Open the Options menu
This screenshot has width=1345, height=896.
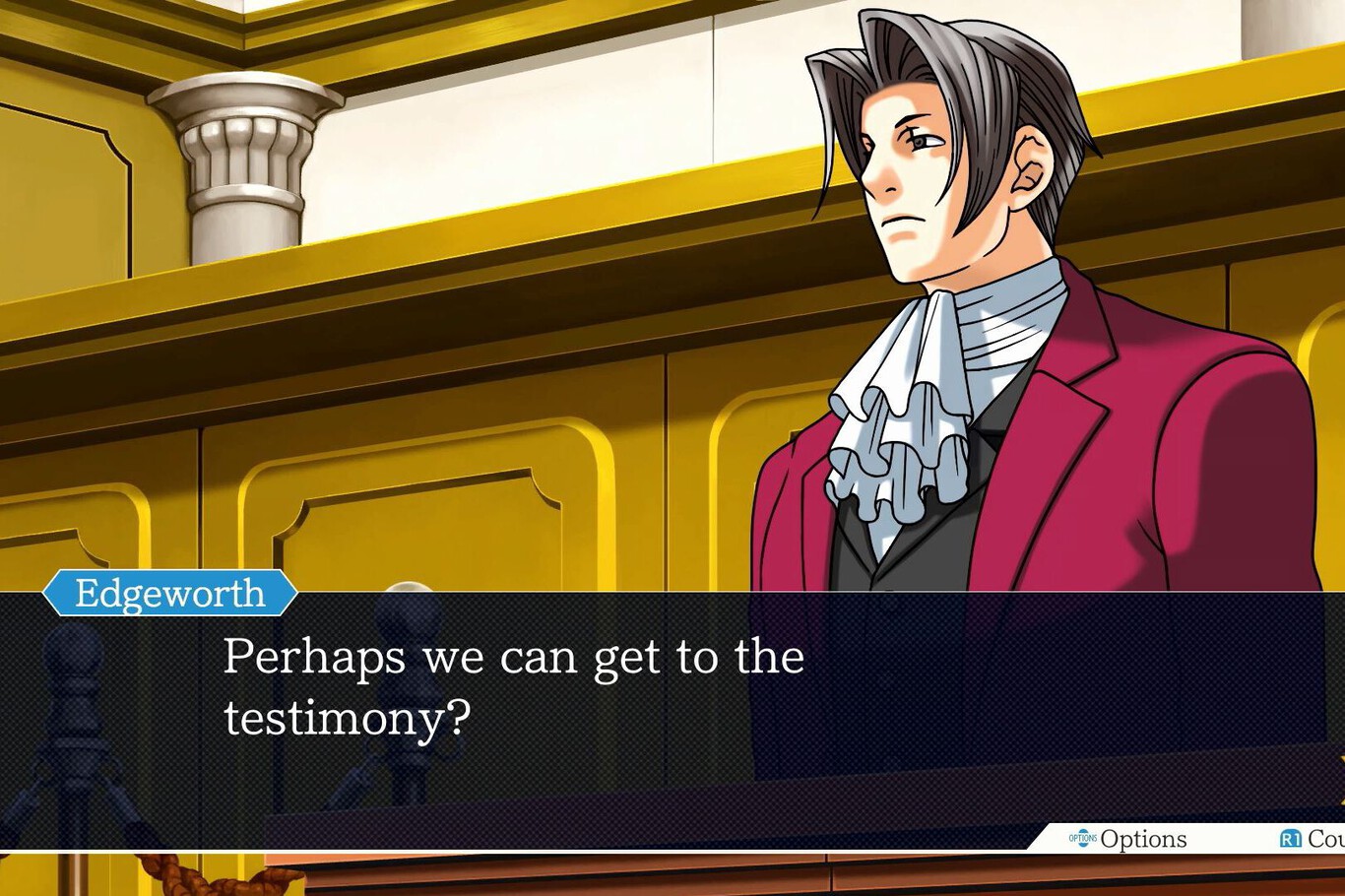(1128, 839)
